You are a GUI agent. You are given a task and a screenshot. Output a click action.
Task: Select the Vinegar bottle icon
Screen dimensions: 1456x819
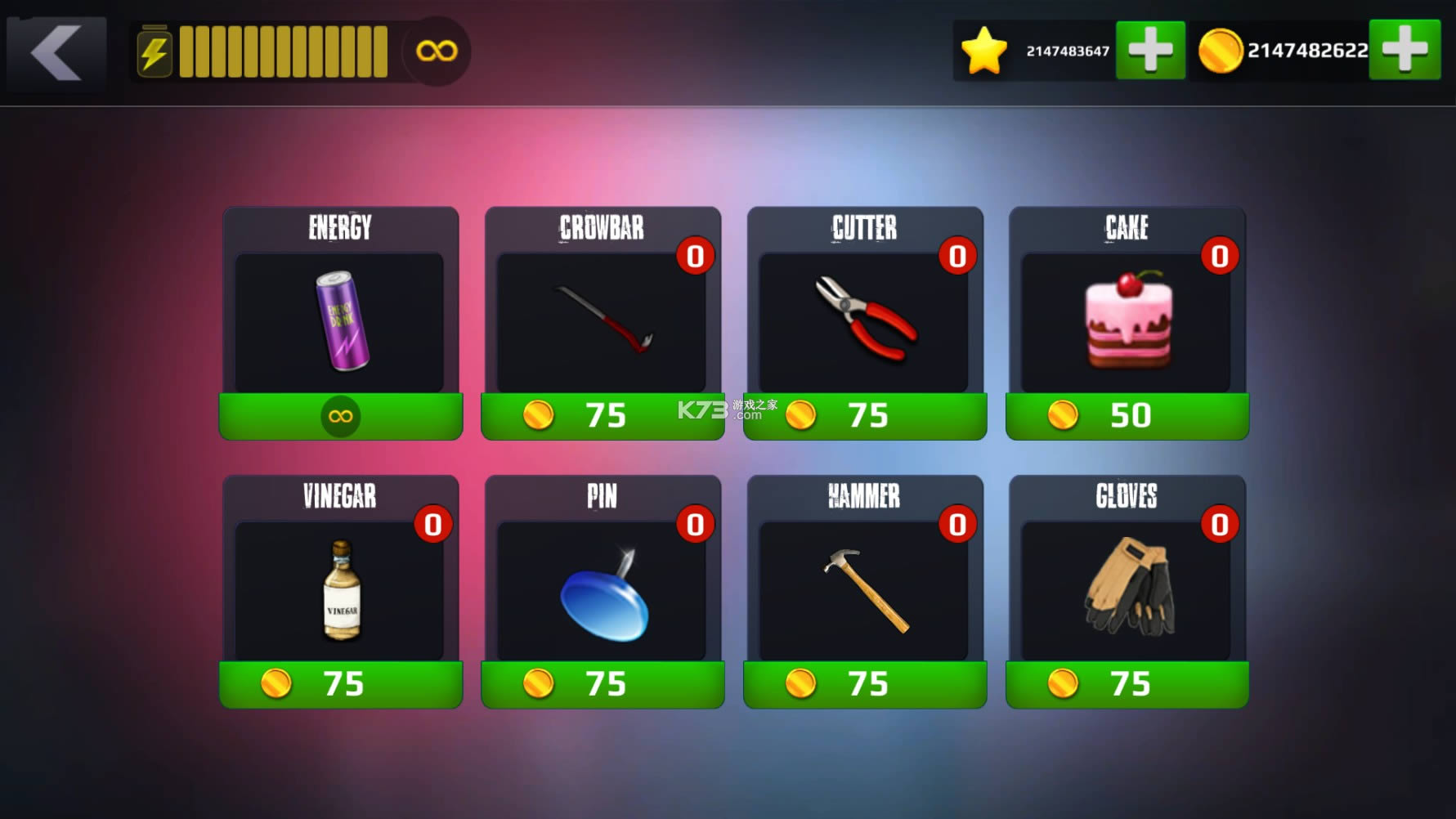point(341,590)
